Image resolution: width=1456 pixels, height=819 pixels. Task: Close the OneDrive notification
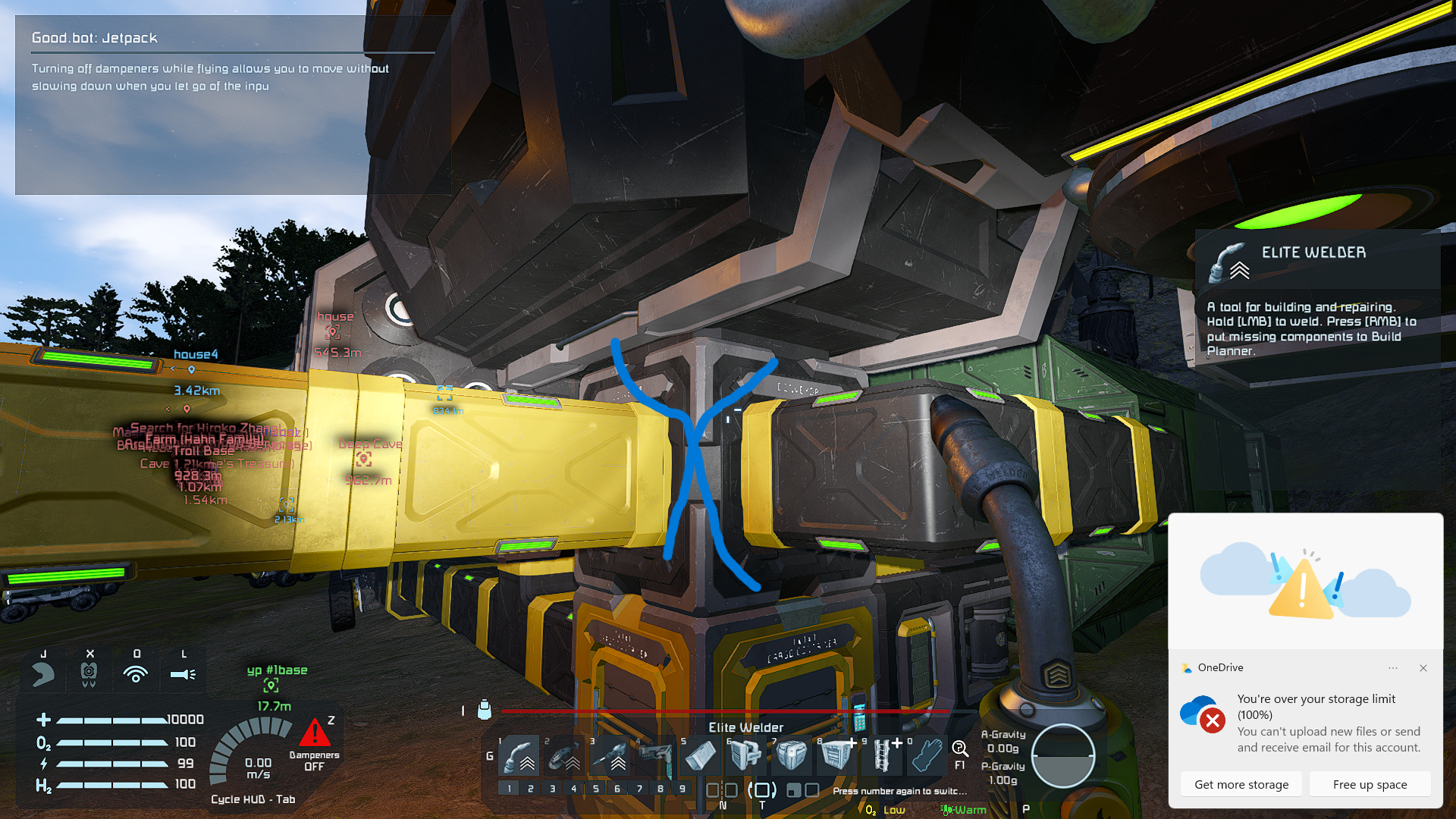pyautogui.click(x=1423, y=668)
